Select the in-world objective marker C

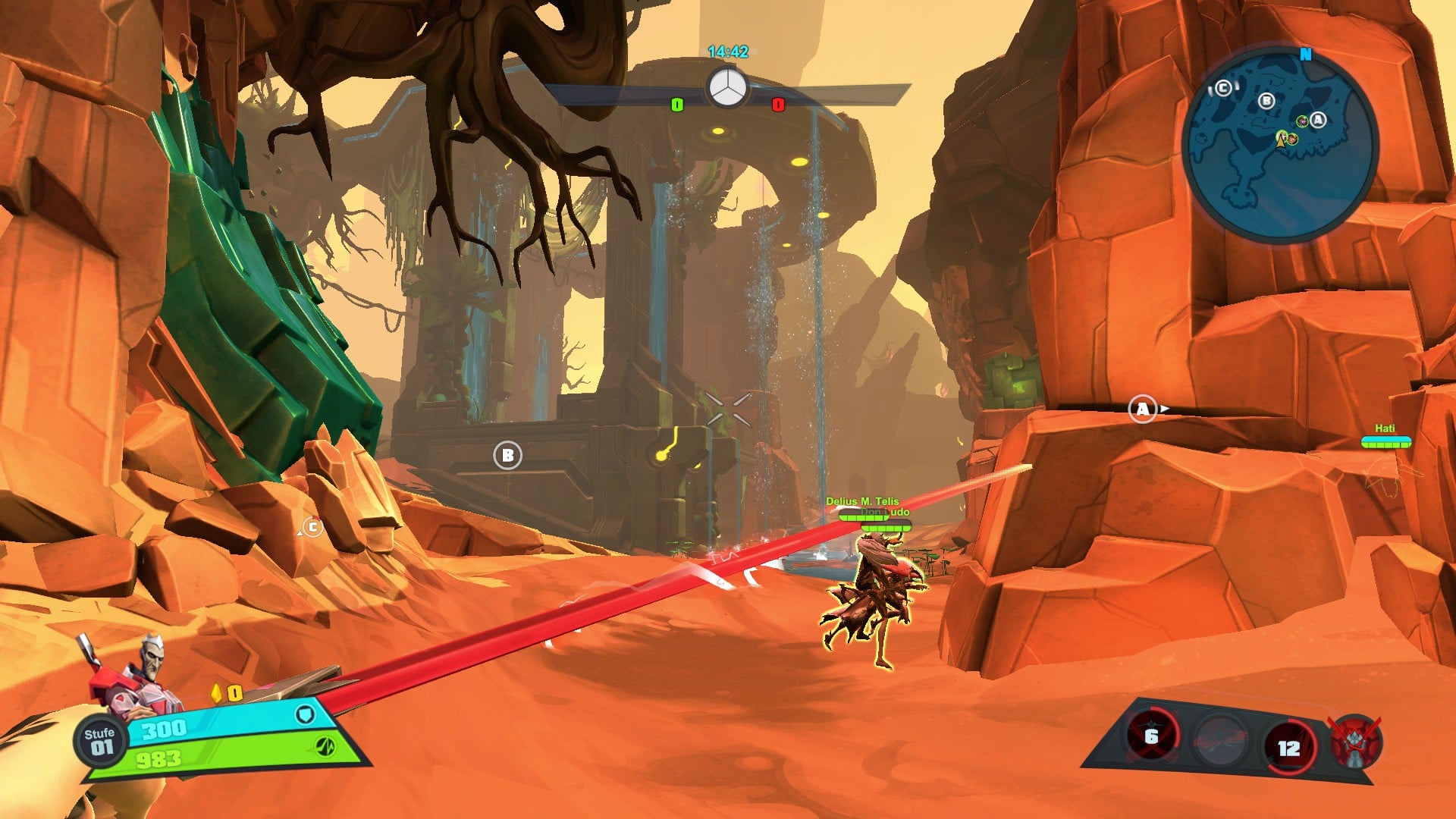tap(312, 527)
